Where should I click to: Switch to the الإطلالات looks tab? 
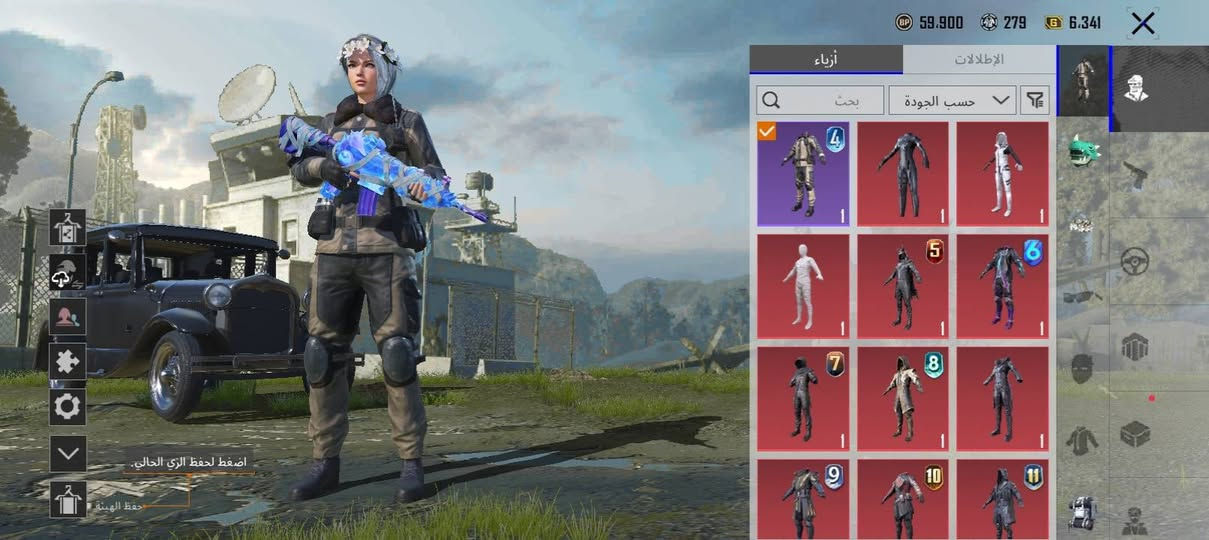(x=978, y=60)
